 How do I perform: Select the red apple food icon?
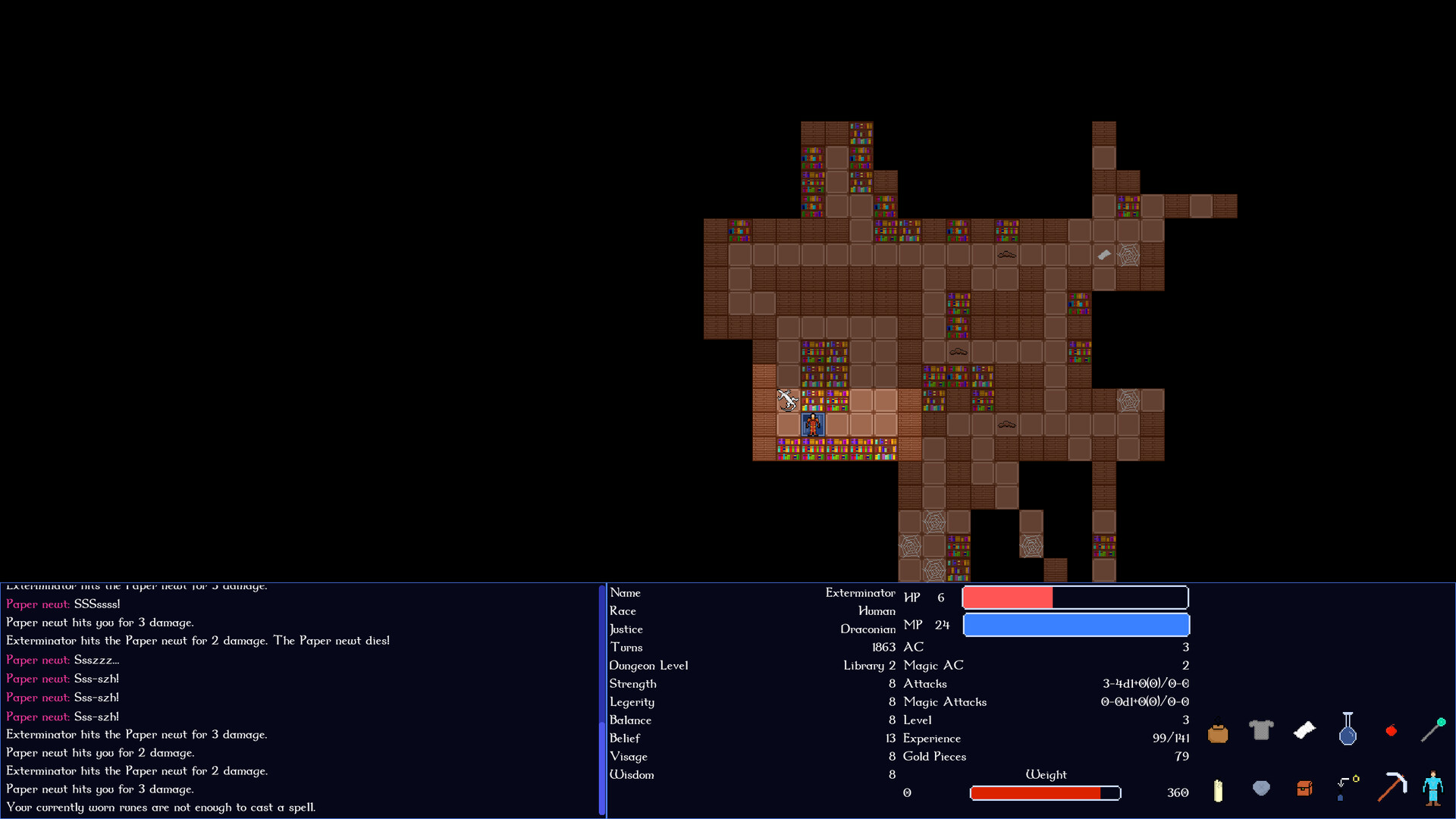tap(1392, 730)
